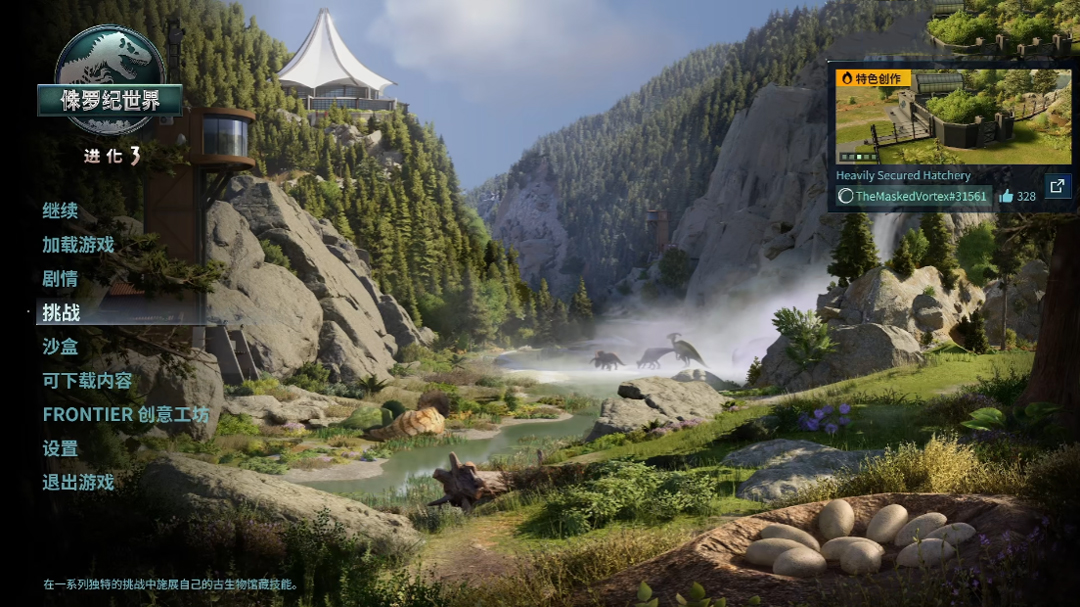This screenshot has height=607, width=1080.
Task: Click the thumbs-up like icon showing 328
Action: [1006, 197]
